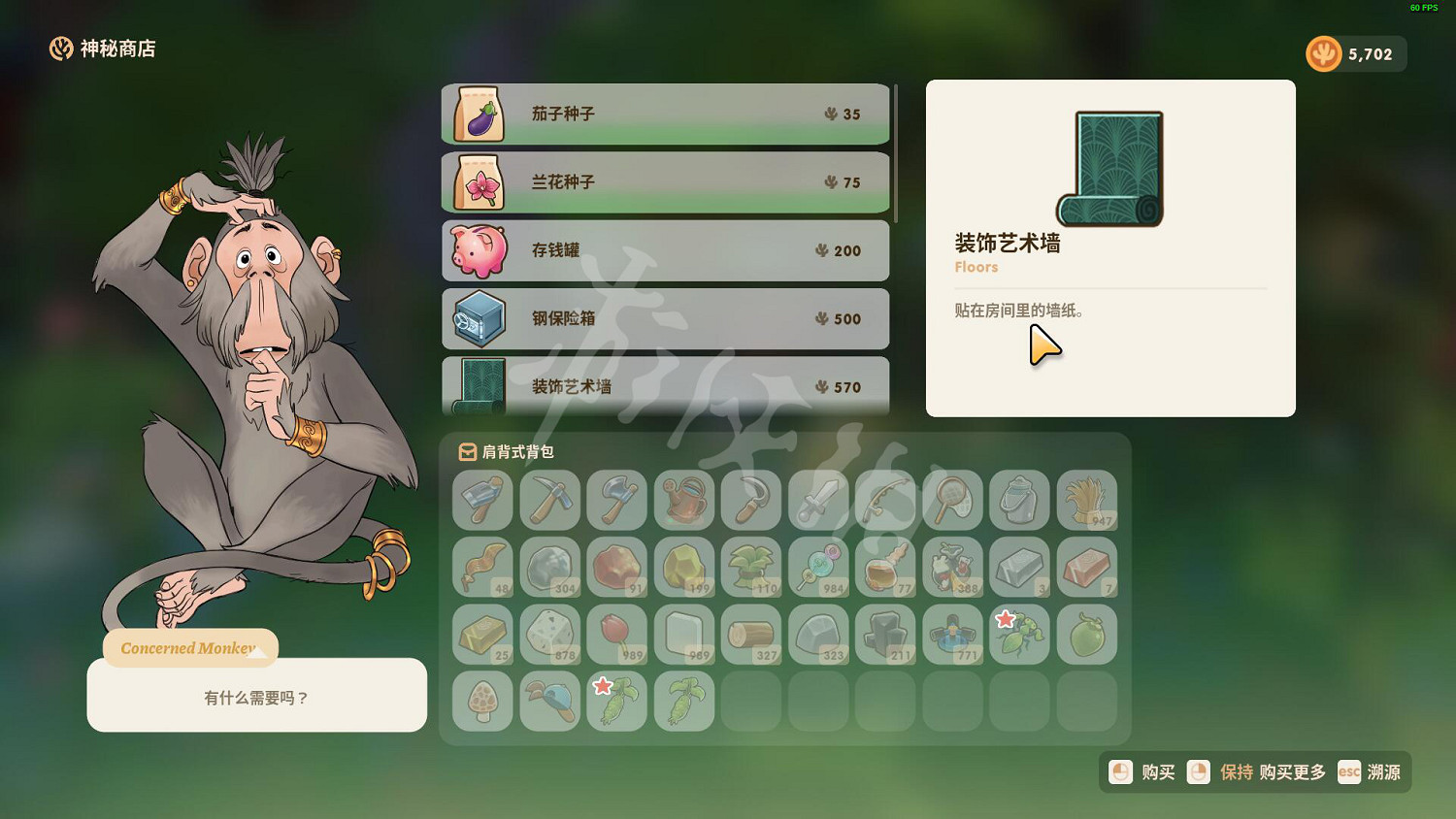
Task: Click the coin icon beside the 5,702 balance
Action: click(x=1324, y=53)
